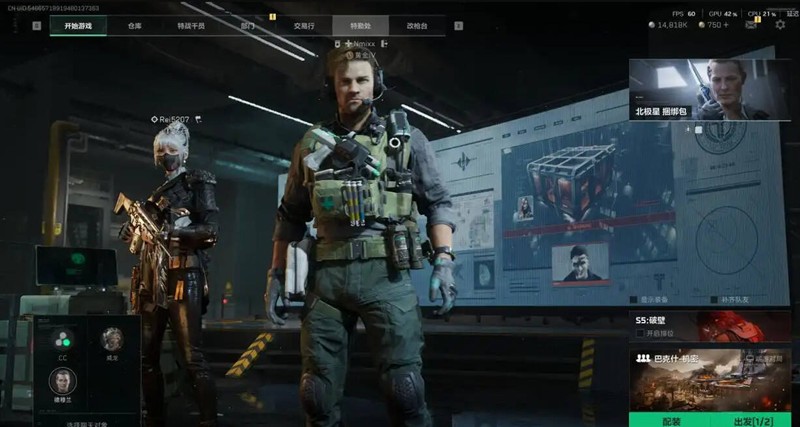This screenshot has height=427, width=800.
Task: Select the 部门 tab
Action: 249,26
